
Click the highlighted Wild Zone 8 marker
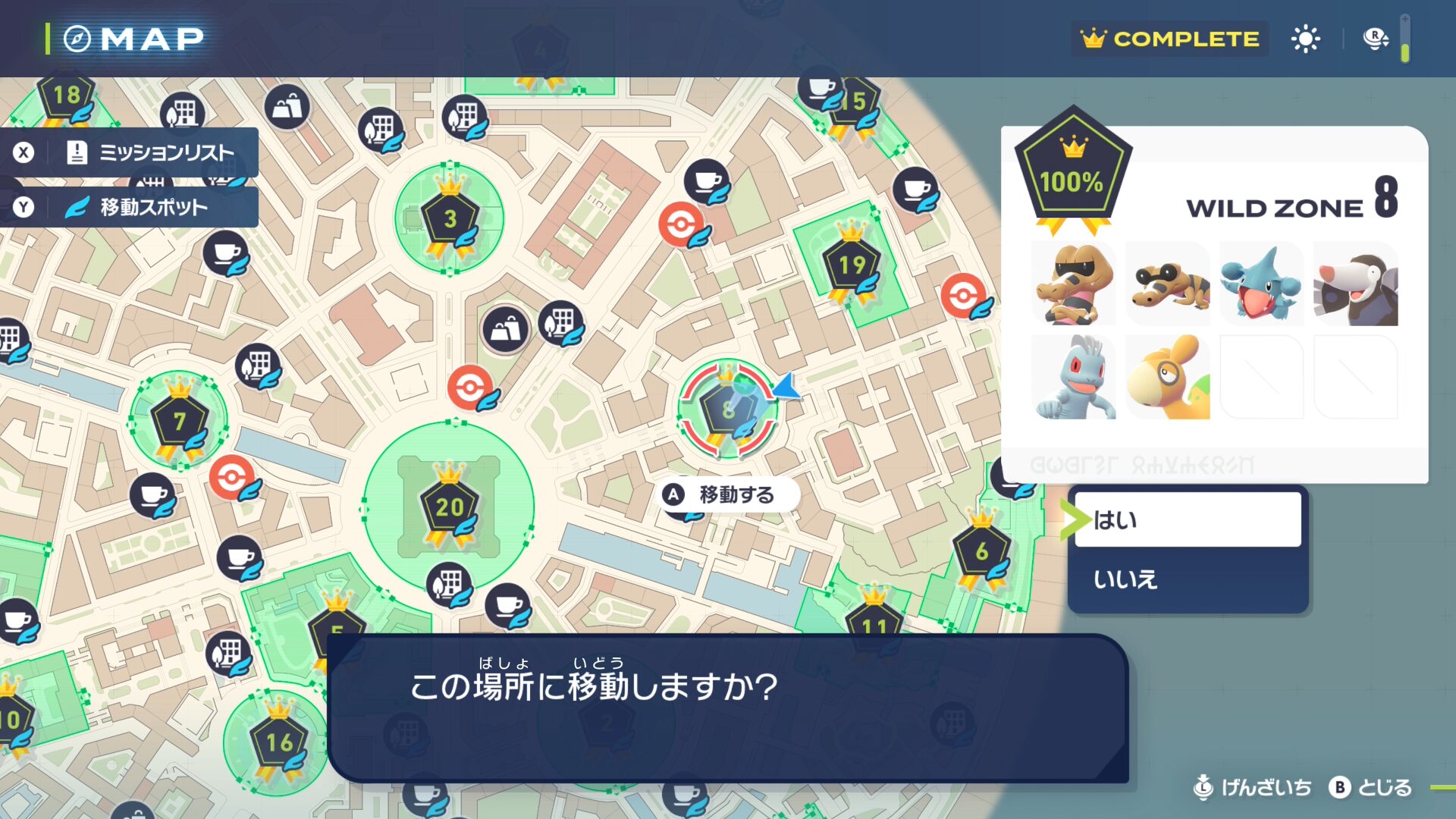point(727,410)
